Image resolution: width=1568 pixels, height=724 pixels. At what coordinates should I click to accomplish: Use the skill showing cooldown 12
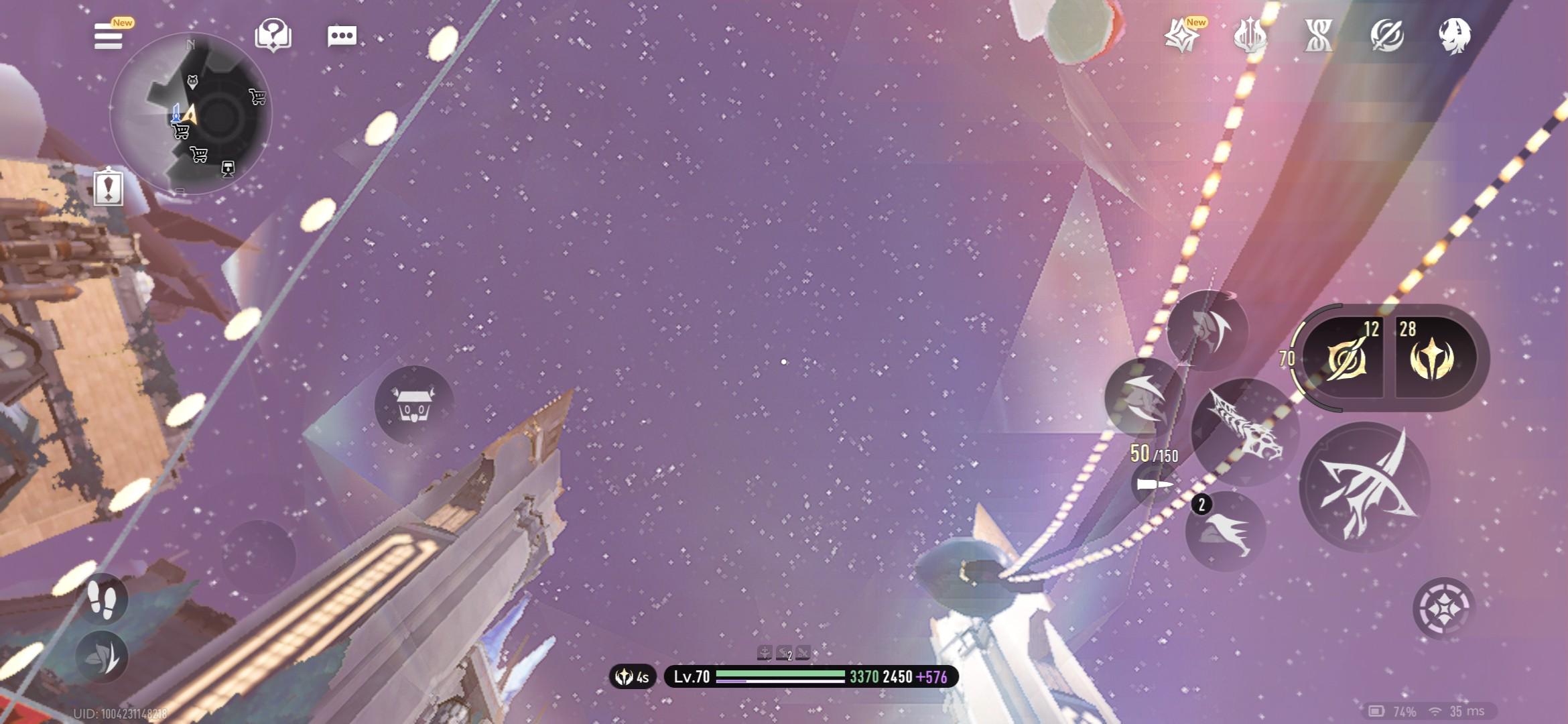click(x=1344, y=358)
